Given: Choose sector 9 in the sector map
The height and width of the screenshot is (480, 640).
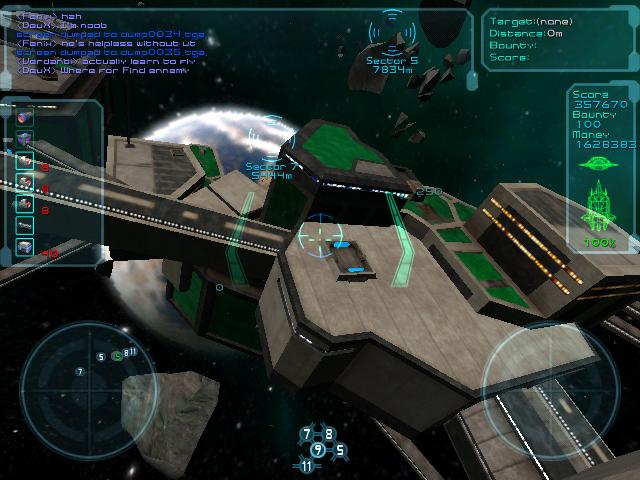Looking at the screenshot, I should [318, 450].
